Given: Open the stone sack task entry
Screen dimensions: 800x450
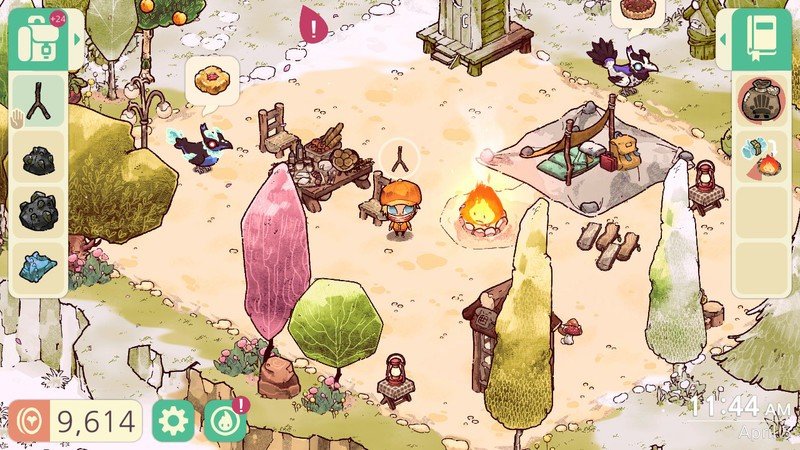Looking at the screenshot, I should click(x=761, y=102).
